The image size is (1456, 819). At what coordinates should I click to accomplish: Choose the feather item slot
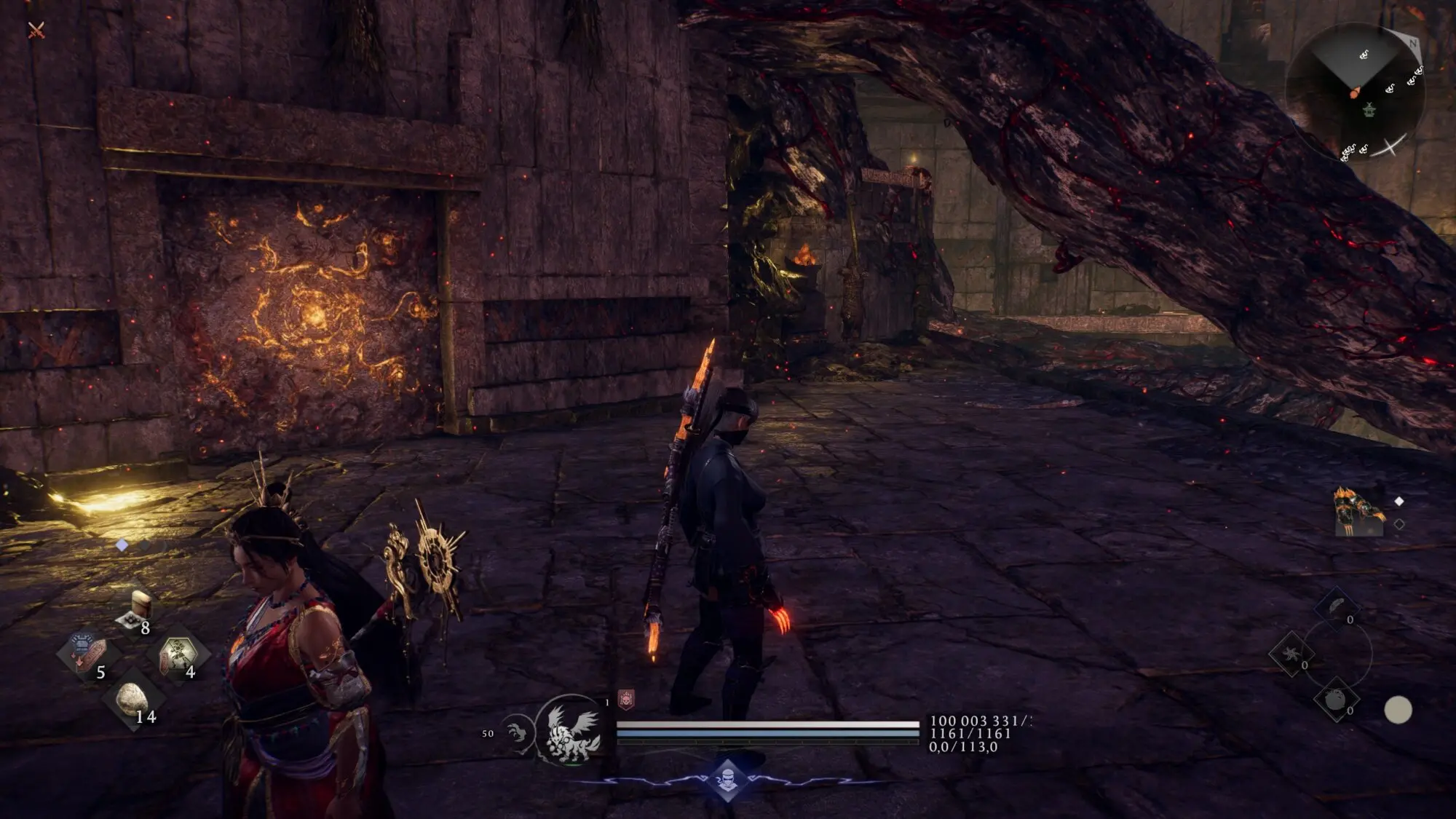pos(1337,608)
